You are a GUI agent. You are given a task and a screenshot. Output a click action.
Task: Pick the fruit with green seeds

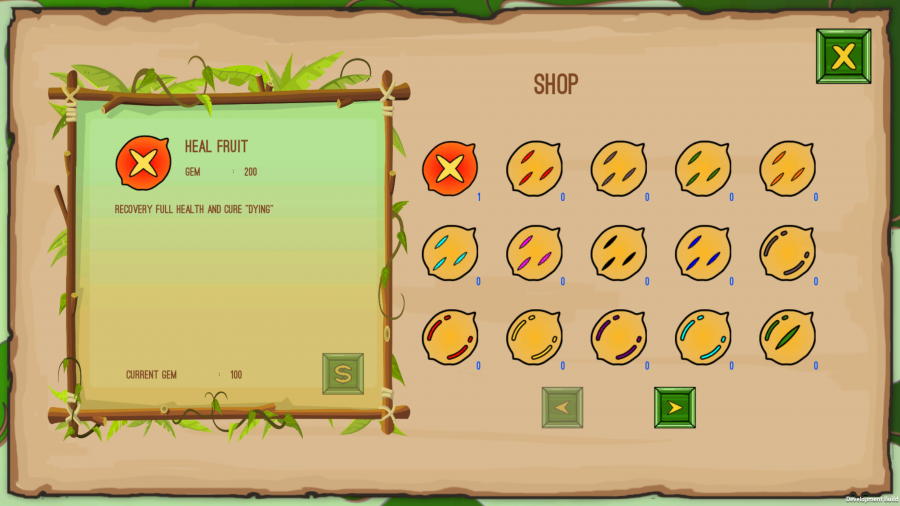point(703,168)
